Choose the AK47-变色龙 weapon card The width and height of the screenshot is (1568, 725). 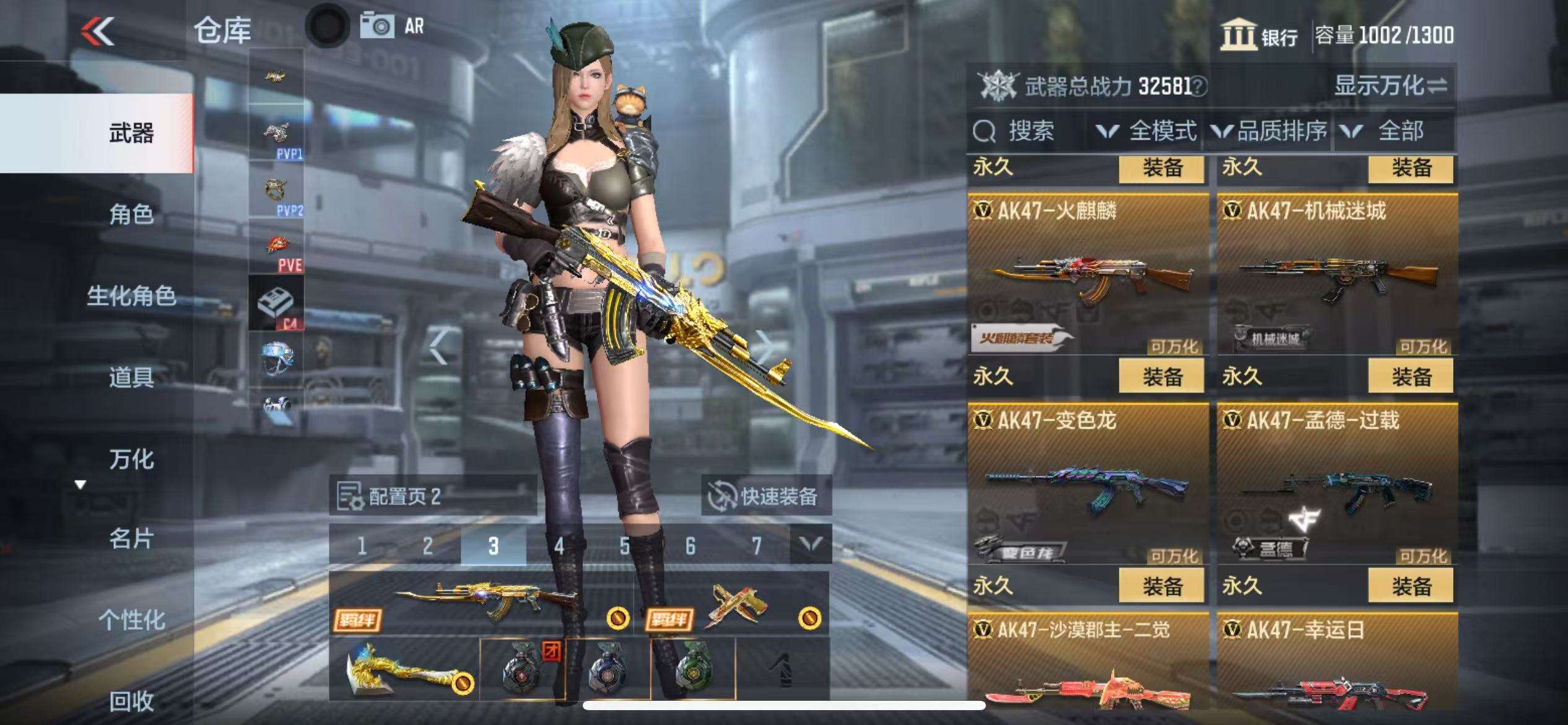point(1087,483)
